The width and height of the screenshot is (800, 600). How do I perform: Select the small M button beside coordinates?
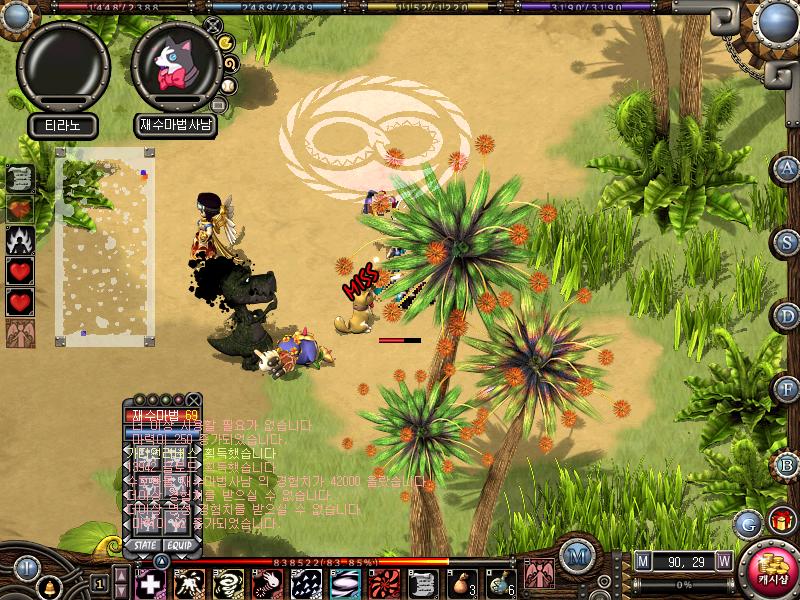coord(642,560)
